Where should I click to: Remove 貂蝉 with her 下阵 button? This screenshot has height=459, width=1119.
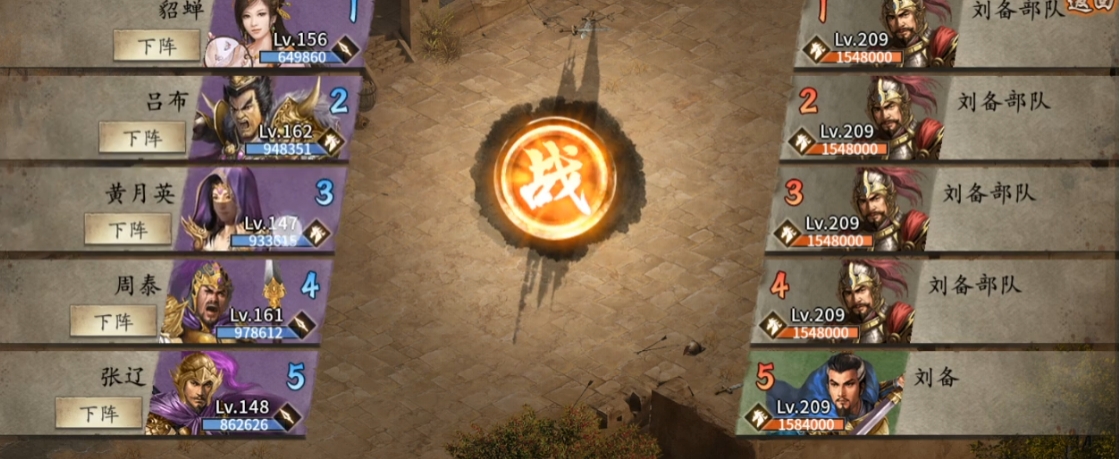156,45
